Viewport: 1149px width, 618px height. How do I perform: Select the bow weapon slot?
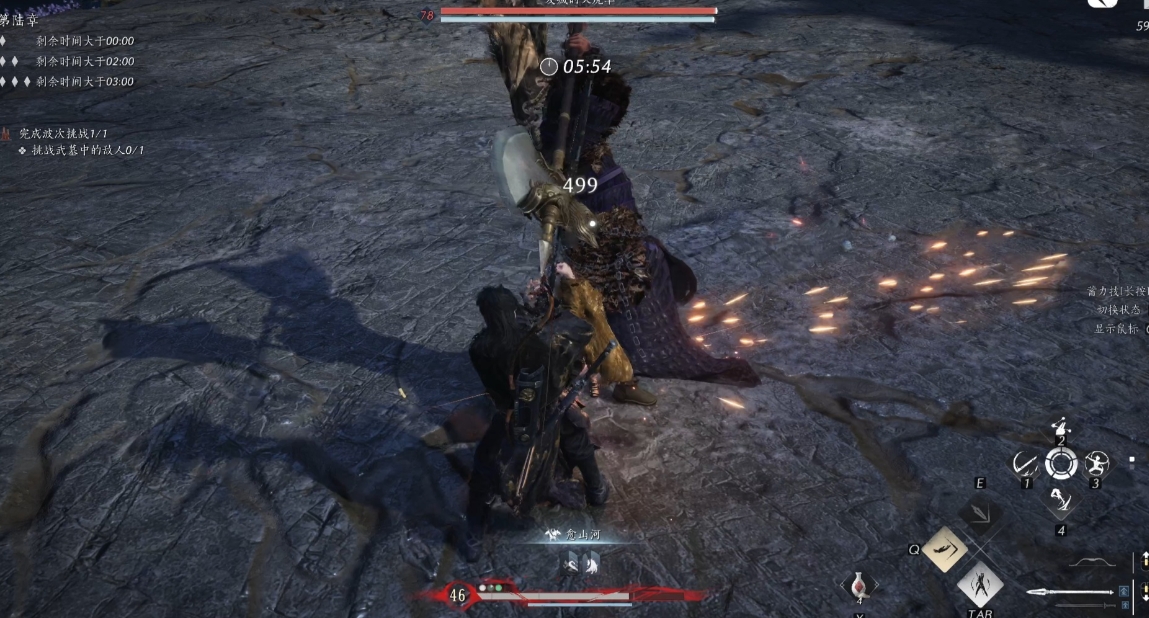coord(1091,562)
